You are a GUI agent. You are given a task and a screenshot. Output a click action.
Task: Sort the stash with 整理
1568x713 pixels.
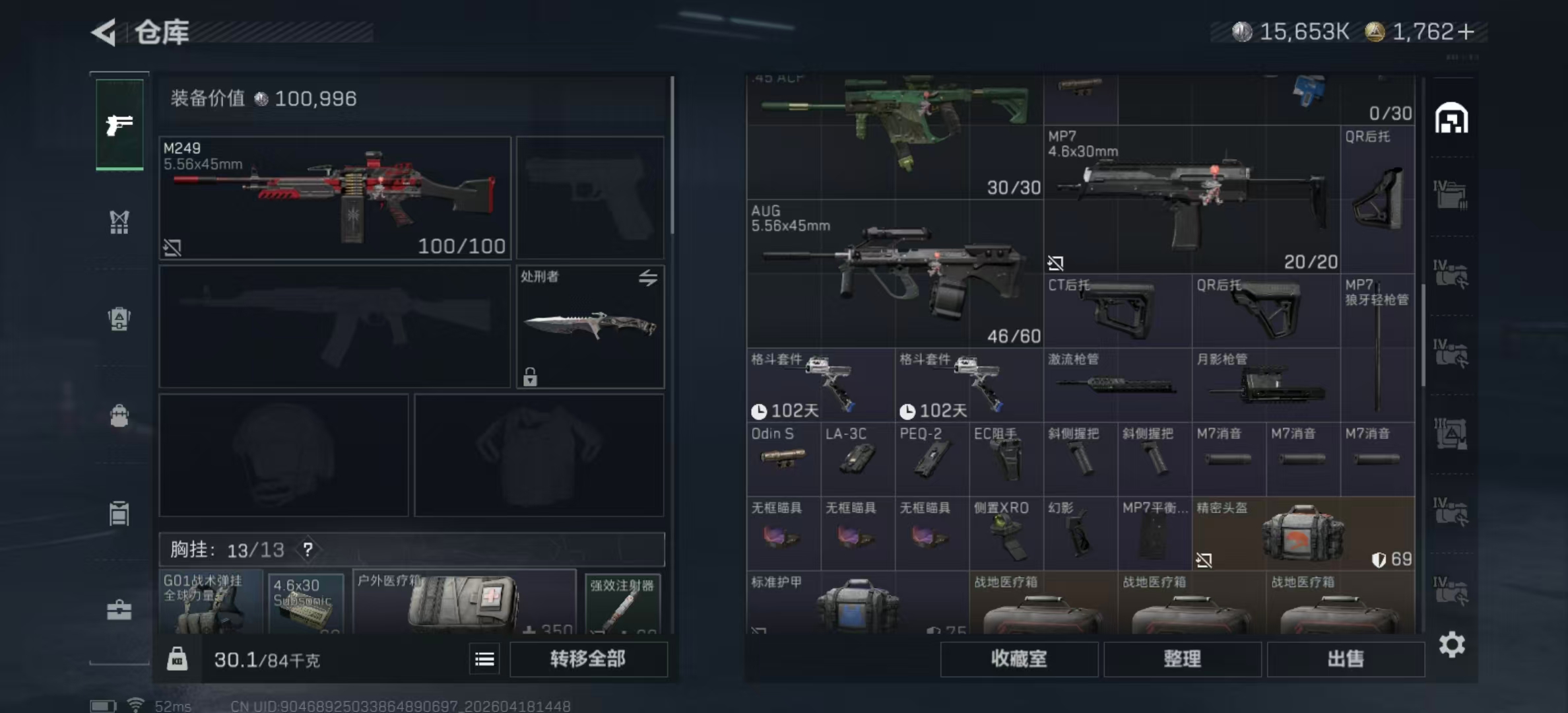(x=1182, y=659)
